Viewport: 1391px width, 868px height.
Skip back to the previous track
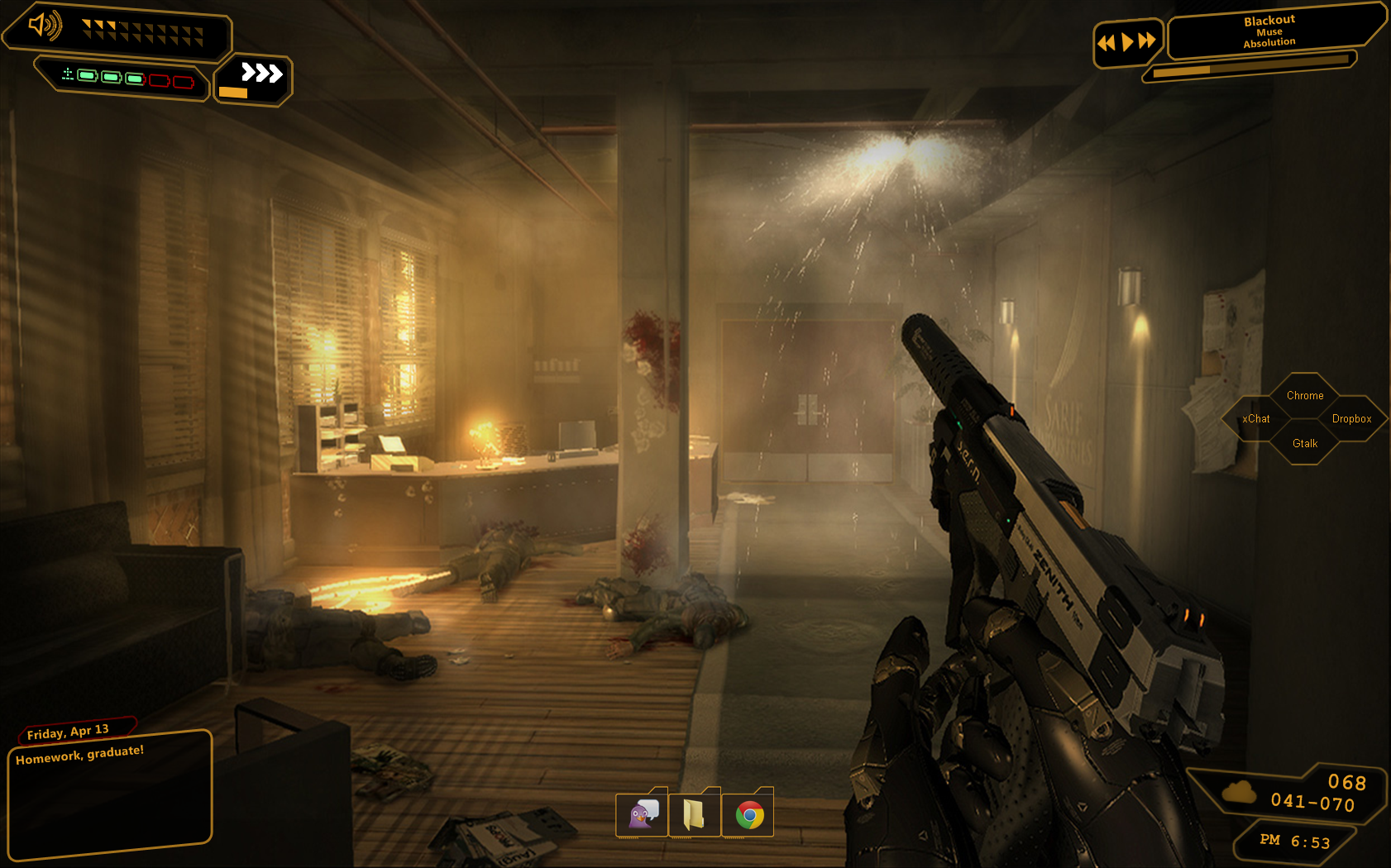[1106, 43]
